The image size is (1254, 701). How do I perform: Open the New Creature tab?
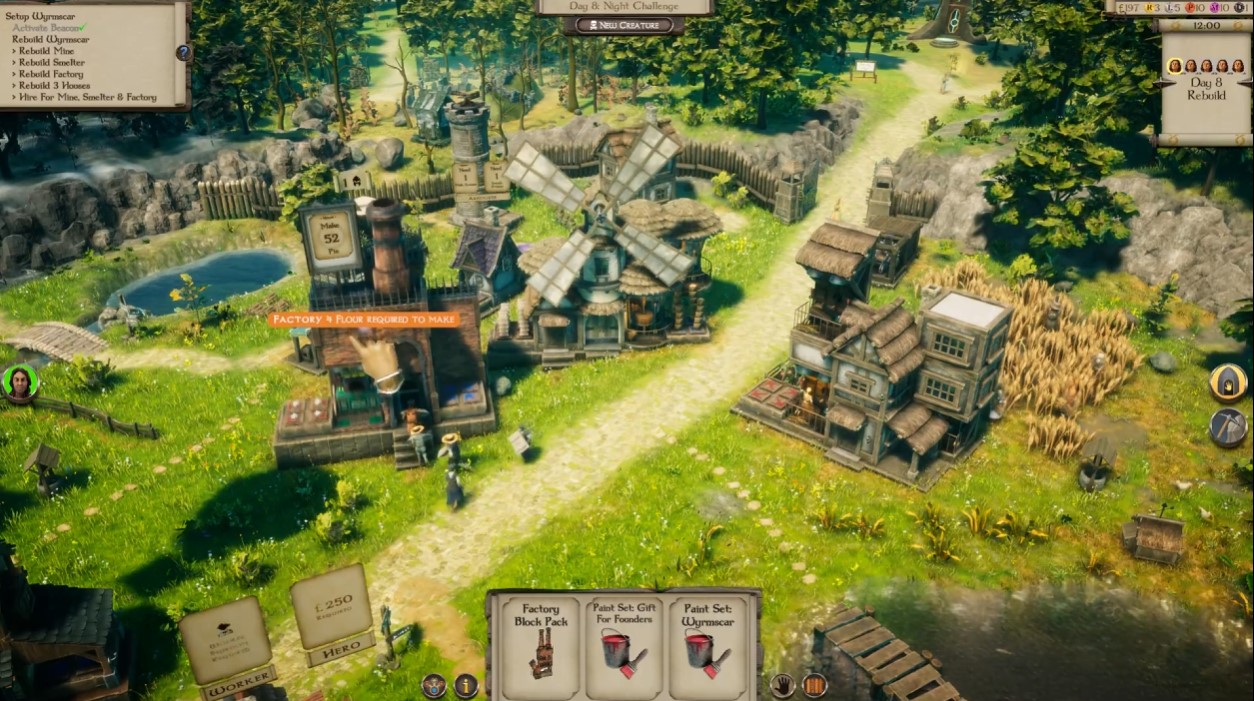[626, 25]
